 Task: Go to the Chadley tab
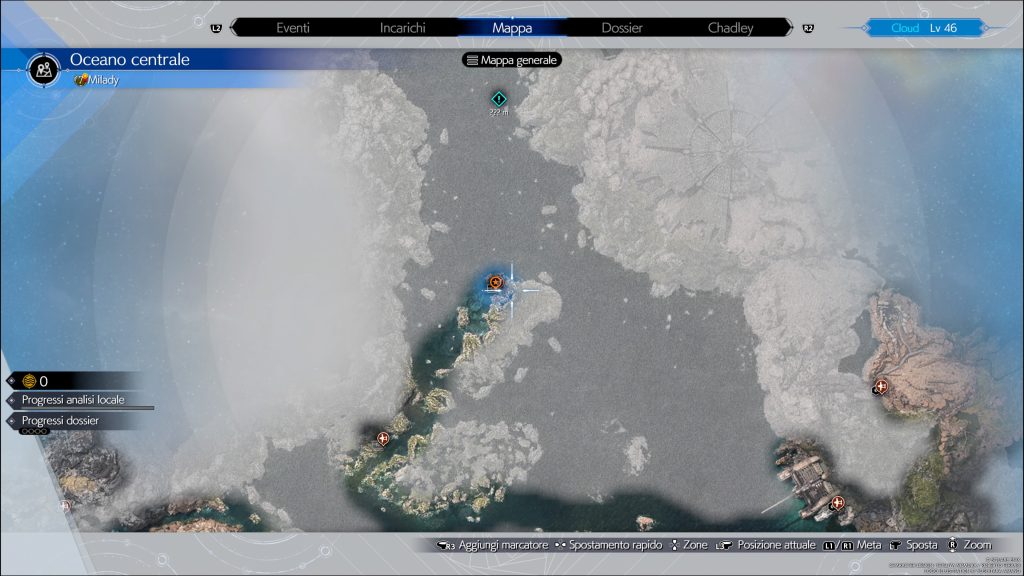[730, 28]
